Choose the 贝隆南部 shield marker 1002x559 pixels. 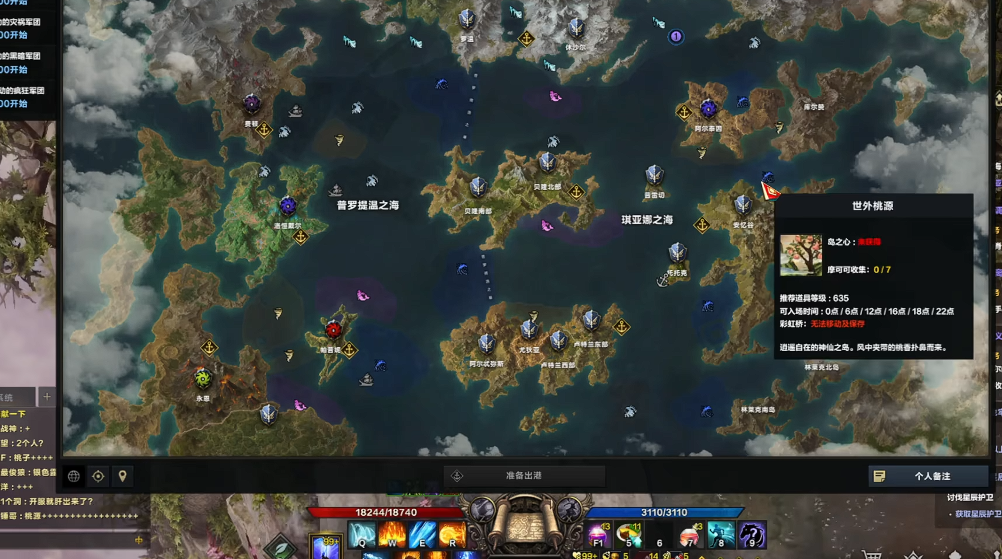coord(478,187)
